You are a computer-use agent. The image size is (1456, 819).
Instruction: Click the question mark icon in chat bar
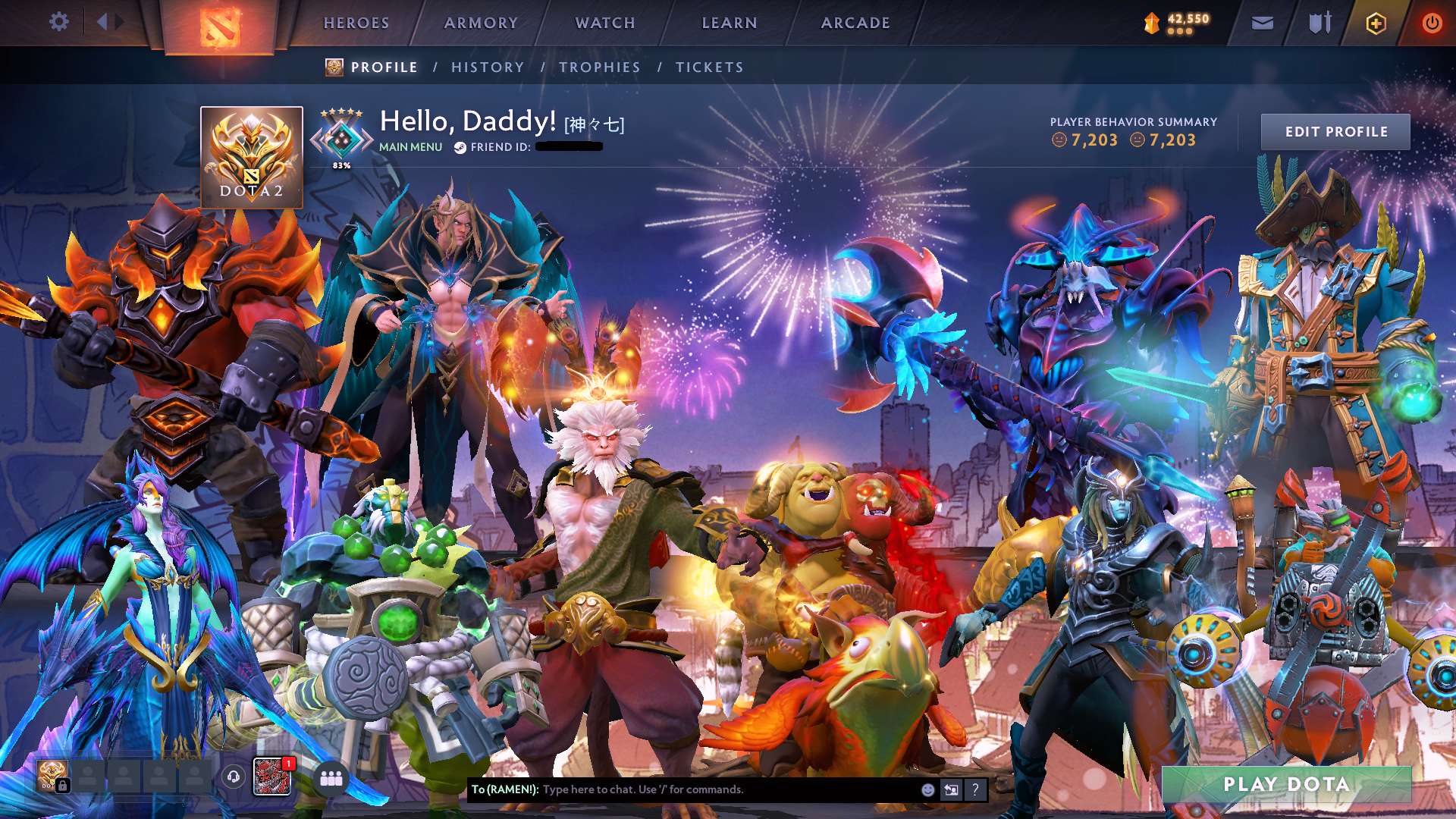975,789
